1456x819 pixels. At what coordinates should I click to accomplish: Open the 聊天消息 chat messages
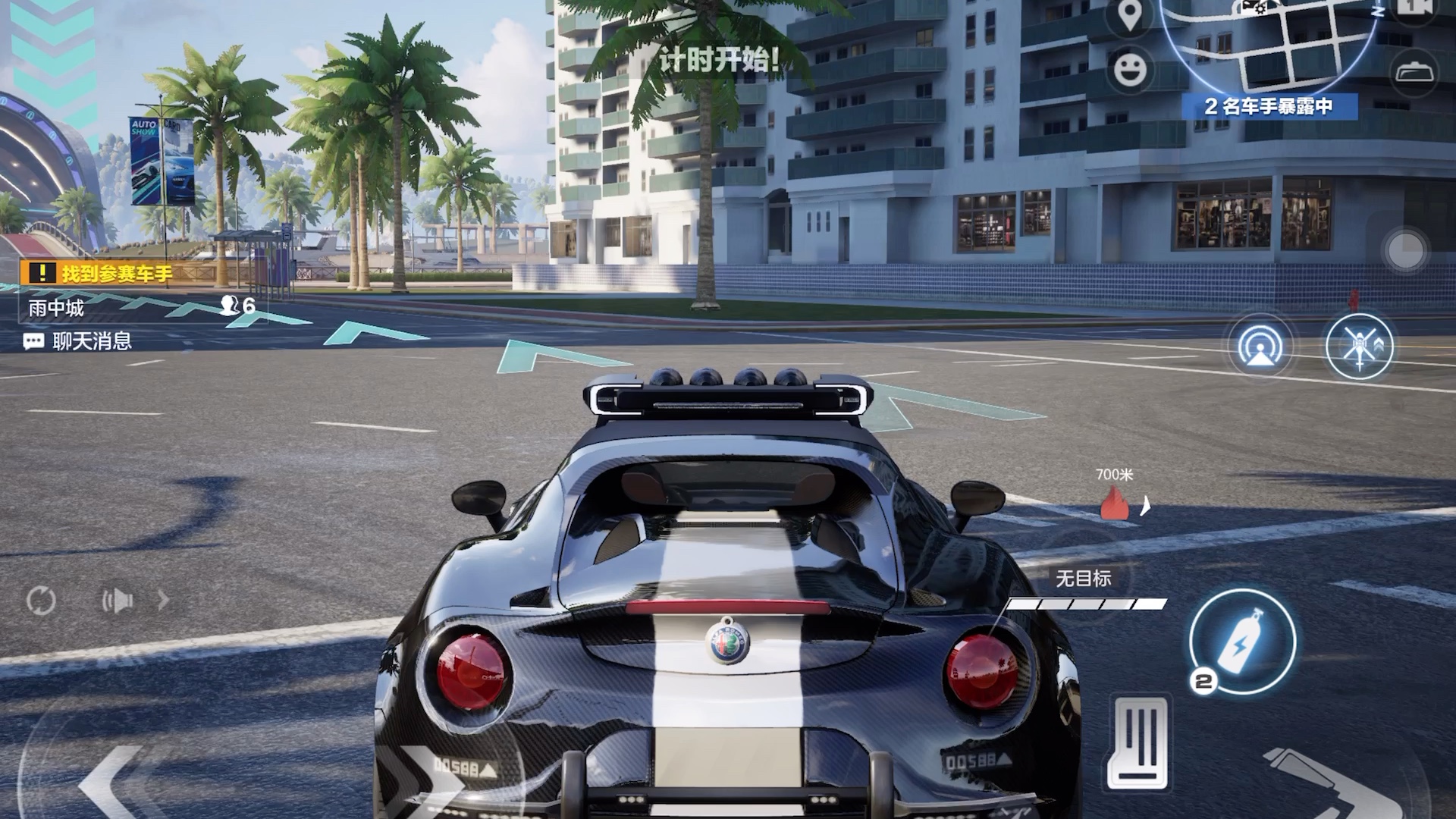78,341
